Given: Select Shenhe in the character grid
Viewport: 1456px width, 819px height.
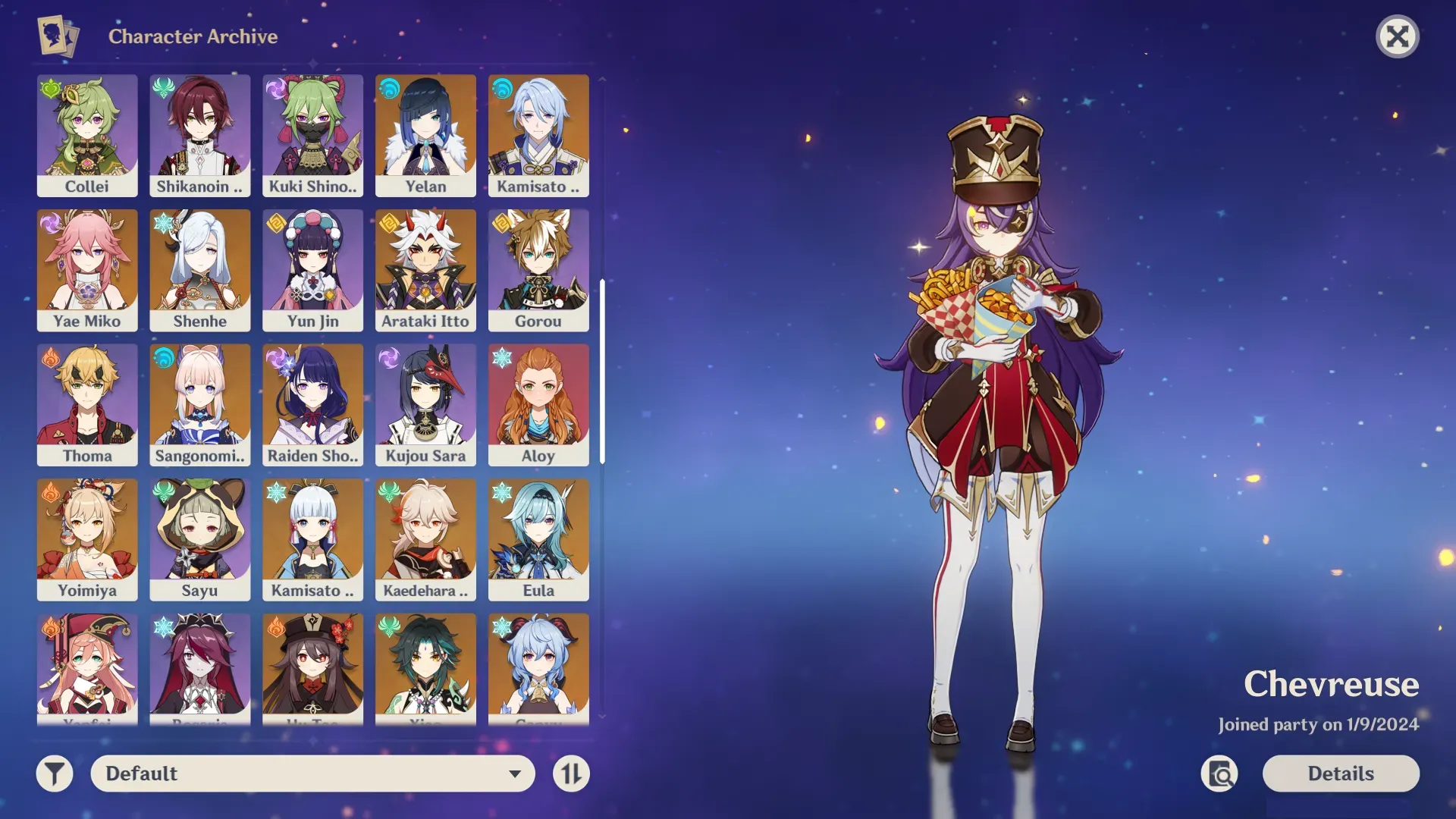Looking at the screenshot, I should pyautogui.click(x=200, y=270).
